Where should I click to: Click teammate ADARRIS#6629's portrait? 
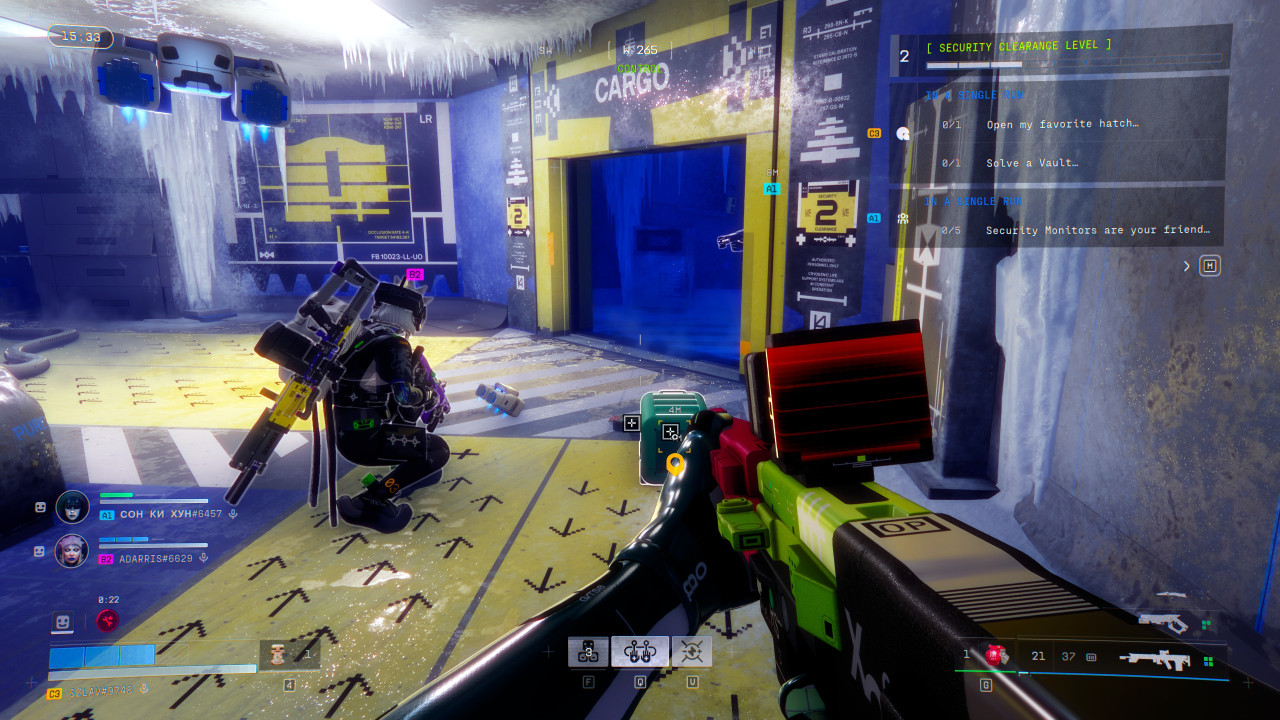coord(72,550)
